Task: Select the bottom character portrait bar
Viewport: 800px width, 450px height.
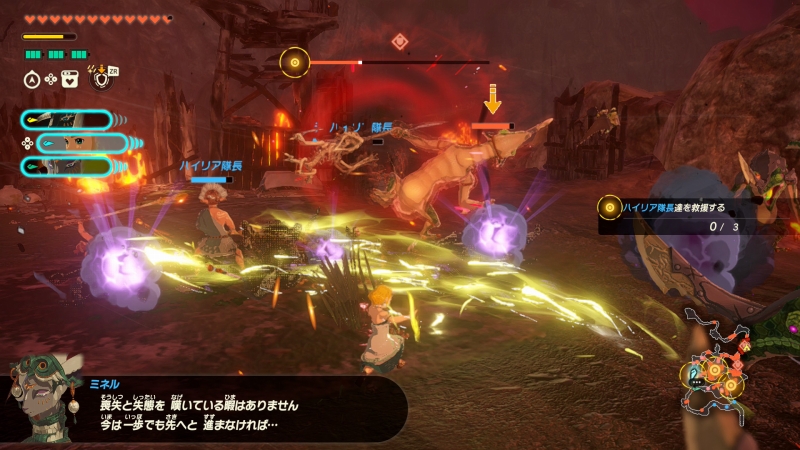Action: point(66,166)
